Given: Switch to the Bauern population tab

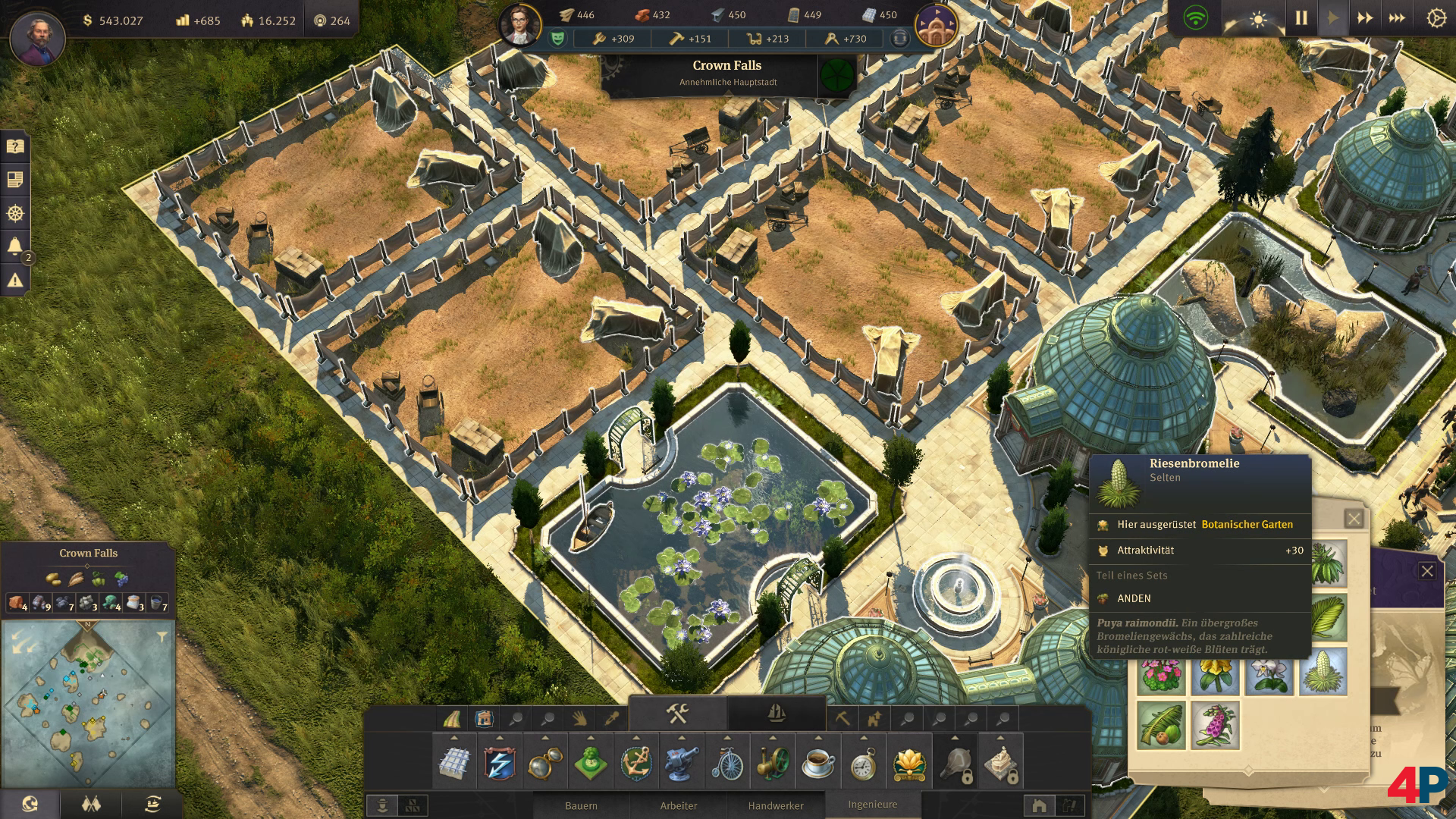Looking at the screenshot, I should click(x=581, y=805).
